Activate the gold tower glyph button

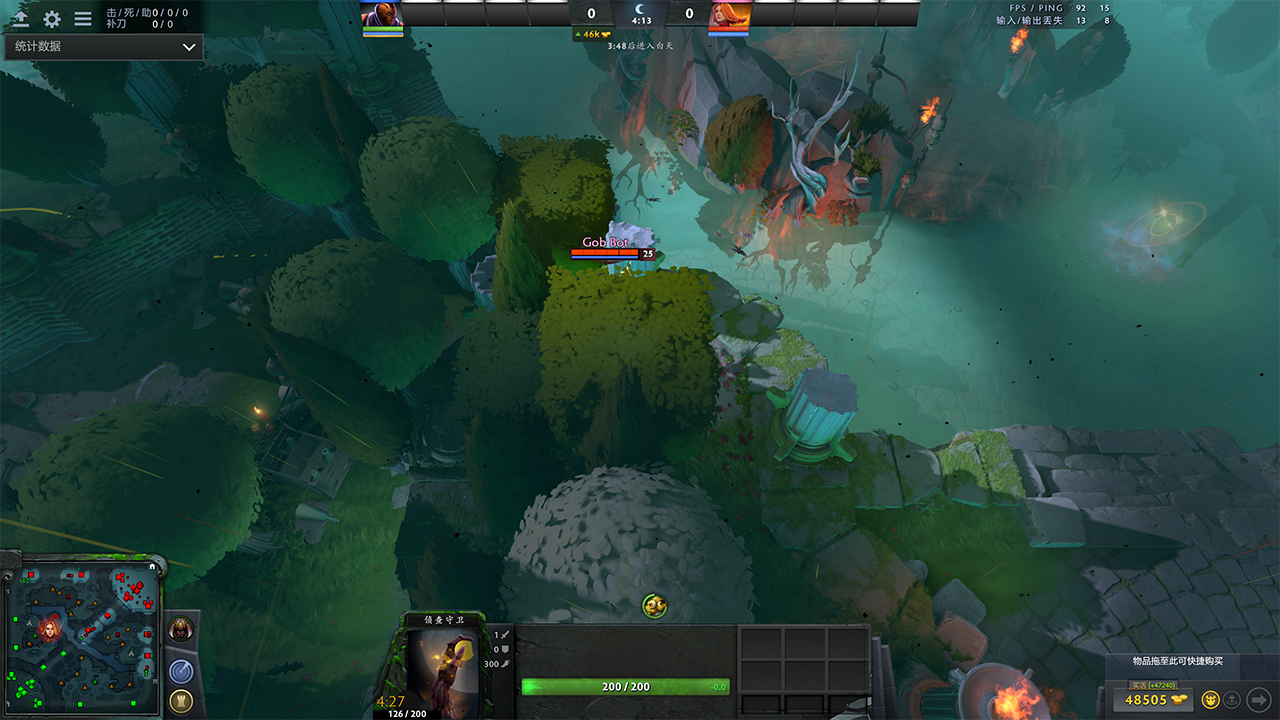point(181,700)
